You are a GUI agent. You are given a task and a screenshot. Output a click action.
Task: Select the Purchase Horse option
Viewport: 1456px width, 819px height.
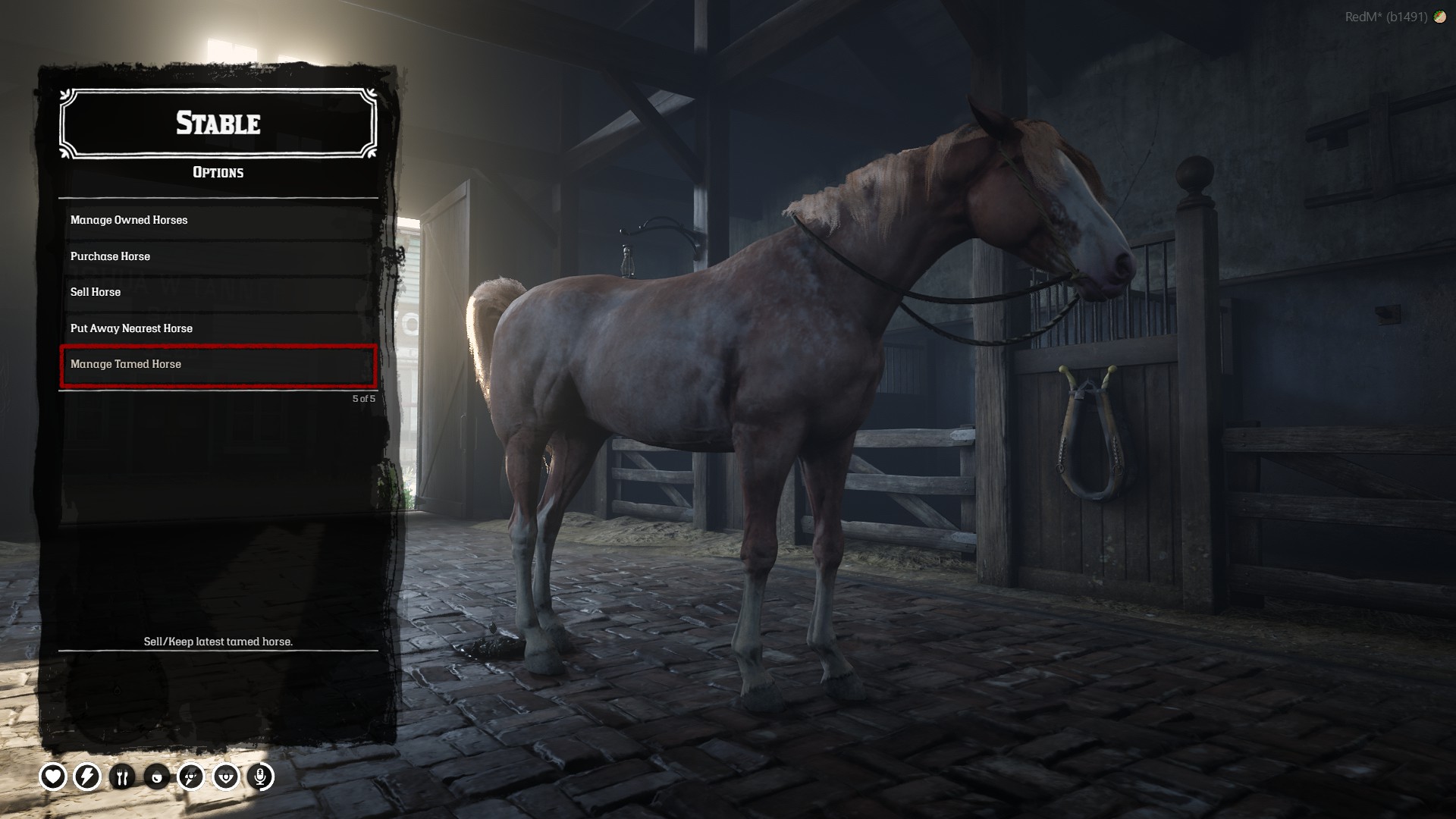point(218,256)
